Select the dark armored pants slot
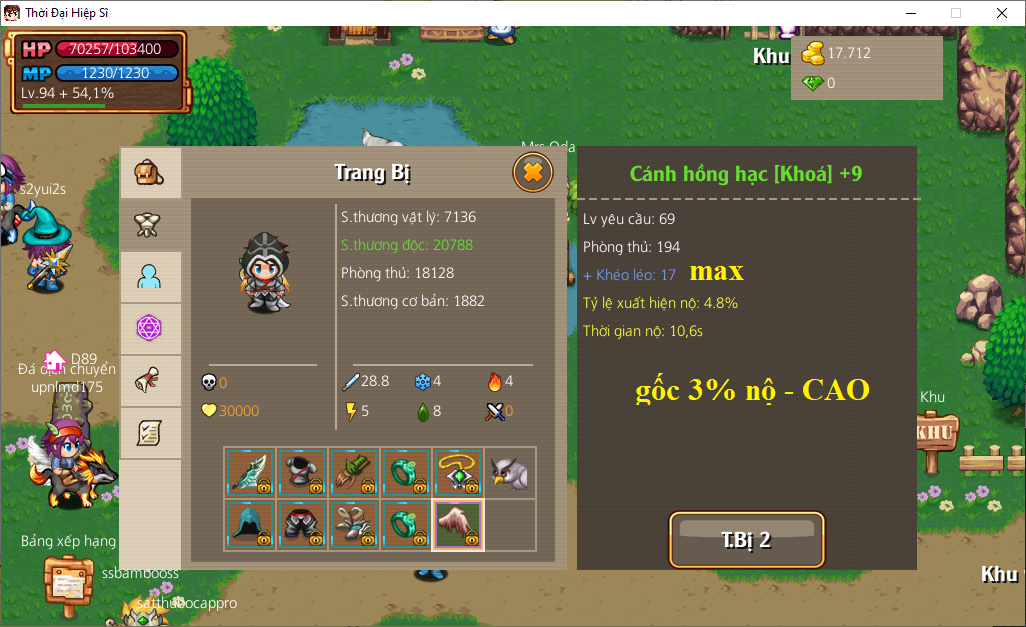The height and width of the screenshot is (627, 1026). (303, 525)
